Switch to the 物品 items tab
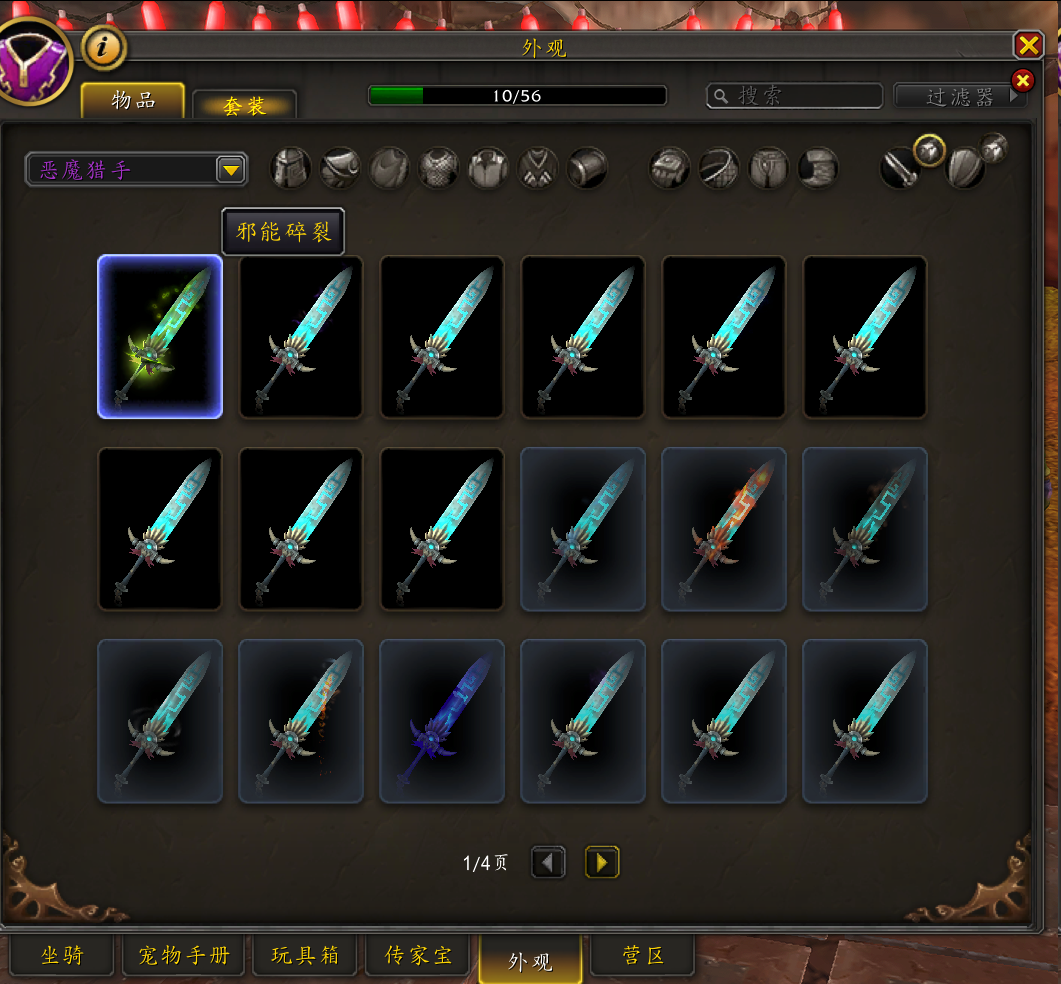Viewport: 1061px width, 984px height. click(133, 100)
